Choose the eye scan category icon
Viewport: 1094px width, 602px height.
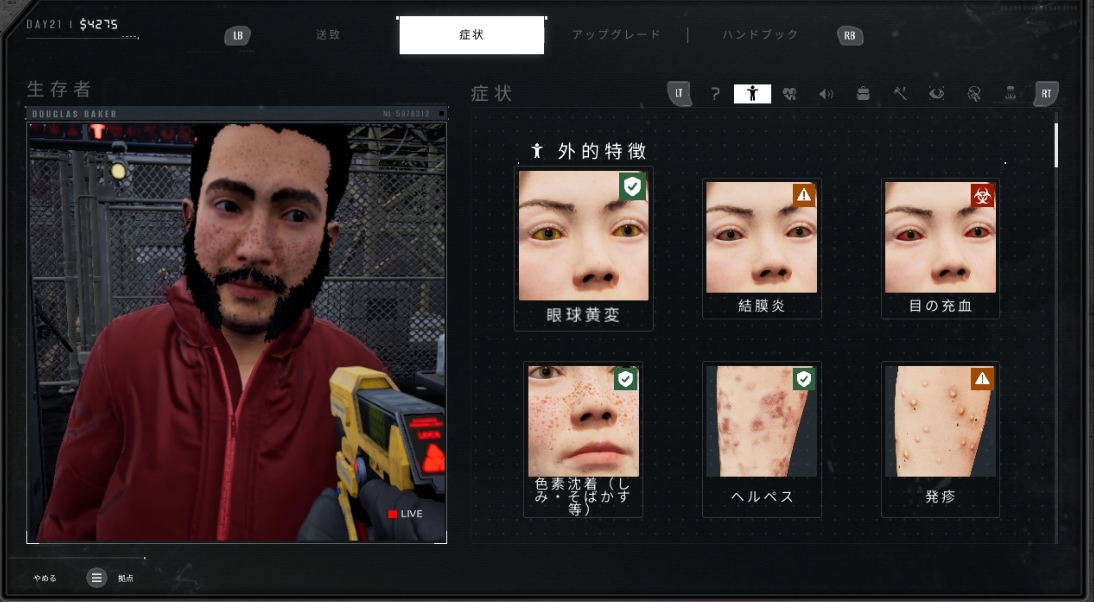pos(936,94)
